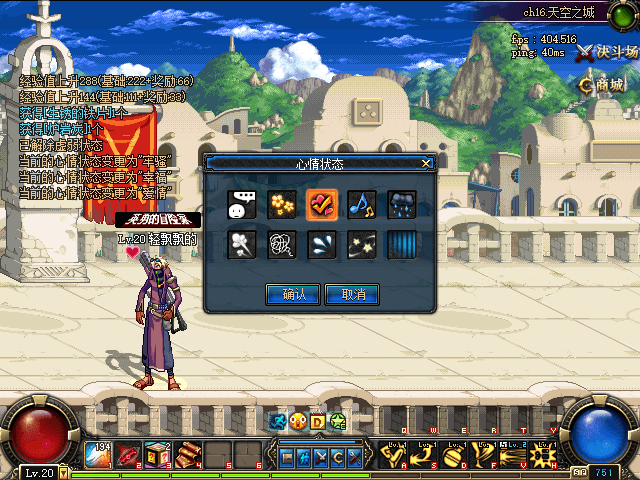Screen dimensions: 640x480
Task: Click the green star icon above hotbar
Action: click(337, 421)
